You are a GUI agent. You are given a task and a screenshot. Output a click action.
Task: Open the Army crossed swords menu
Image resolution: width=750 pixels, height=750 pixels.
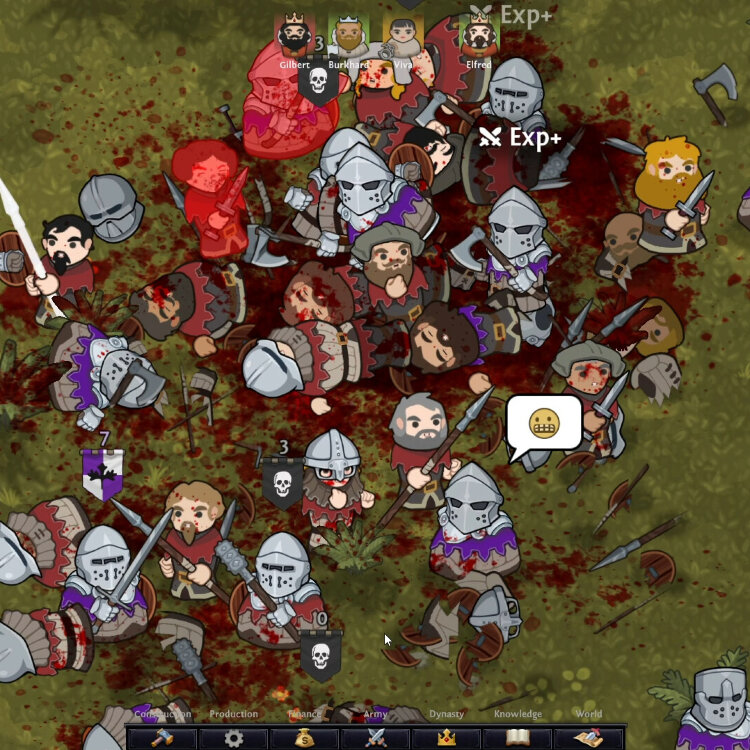(375, 738)
